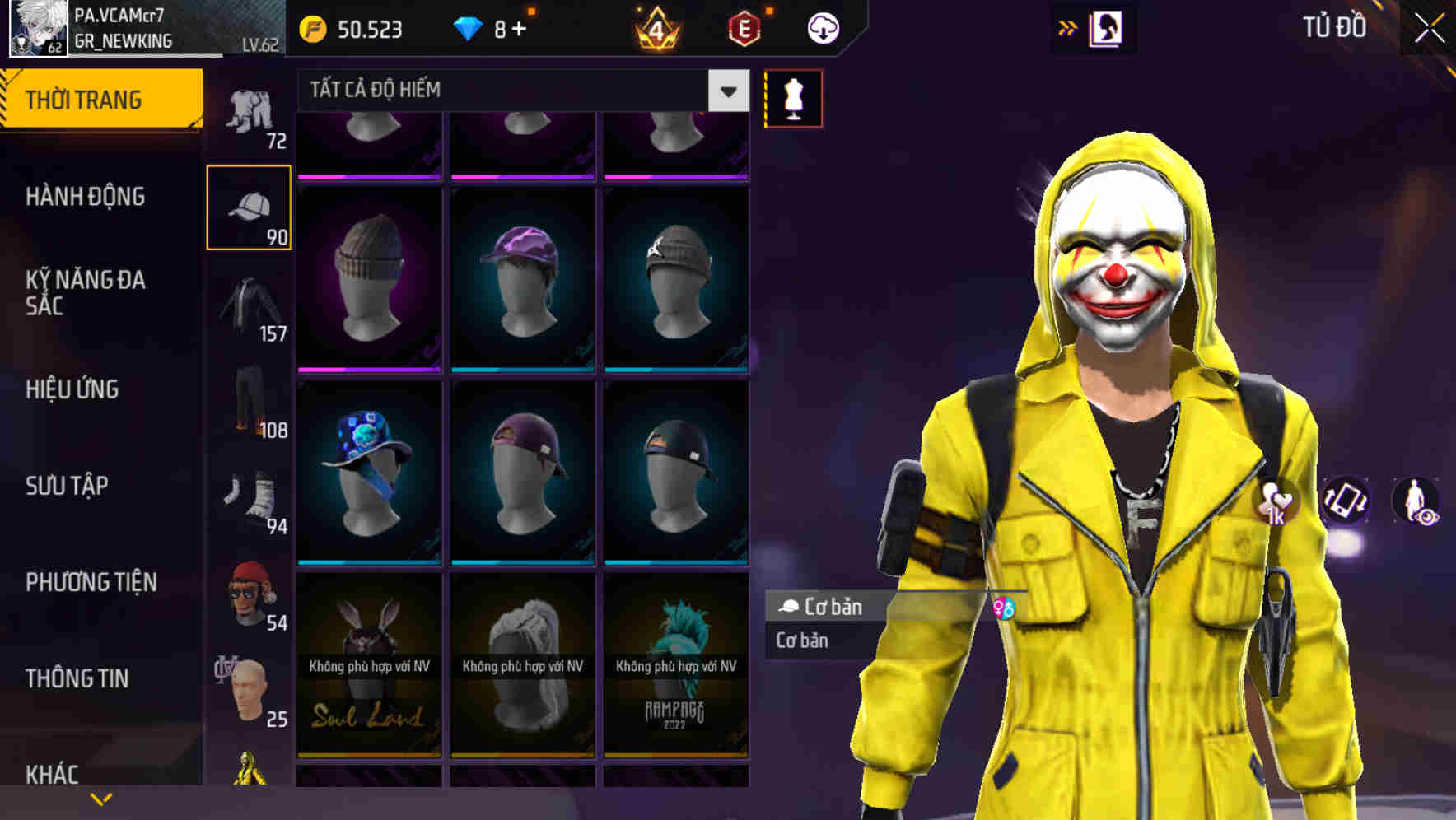This screenshot has height=820, width=1456.
Task: Collapse the panel with the double-arrow chevron
Action: point(1066,27)
